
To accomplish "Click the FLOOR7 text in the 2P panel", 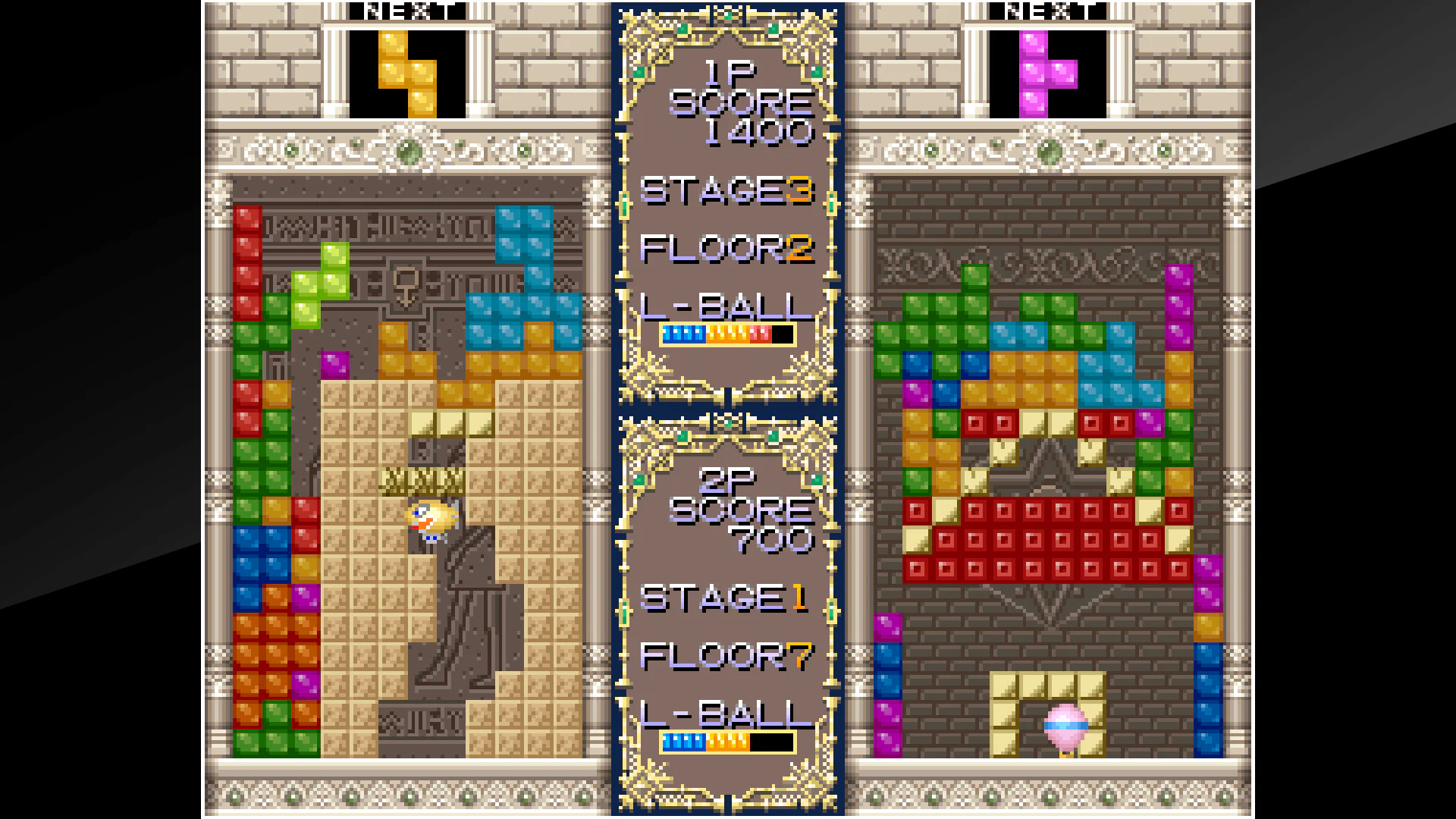I will click(726, 654).
